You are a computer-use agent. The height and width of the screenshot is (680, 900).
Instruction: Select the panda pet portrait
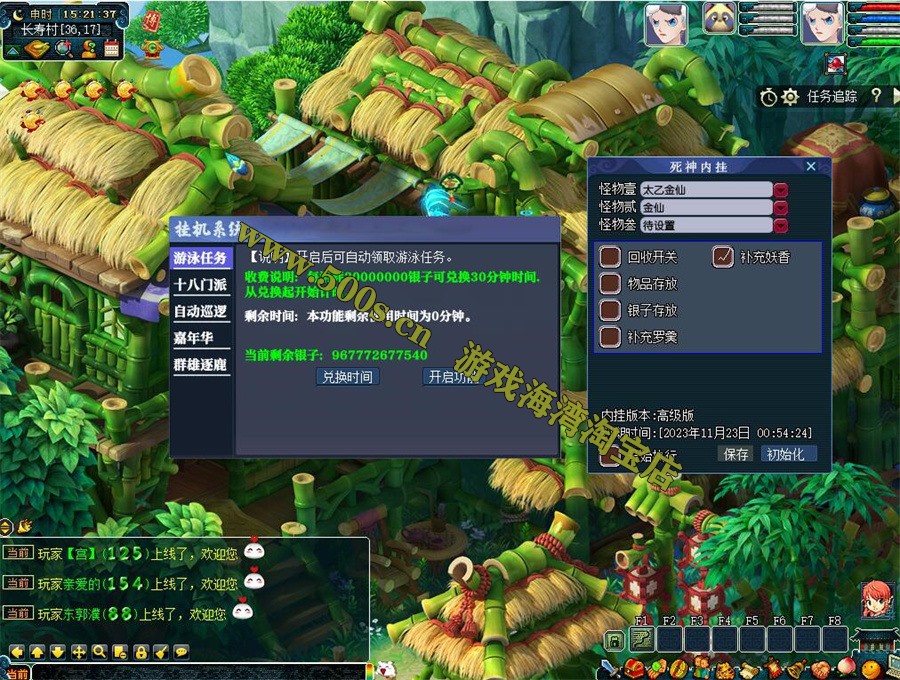coord(719,18)
